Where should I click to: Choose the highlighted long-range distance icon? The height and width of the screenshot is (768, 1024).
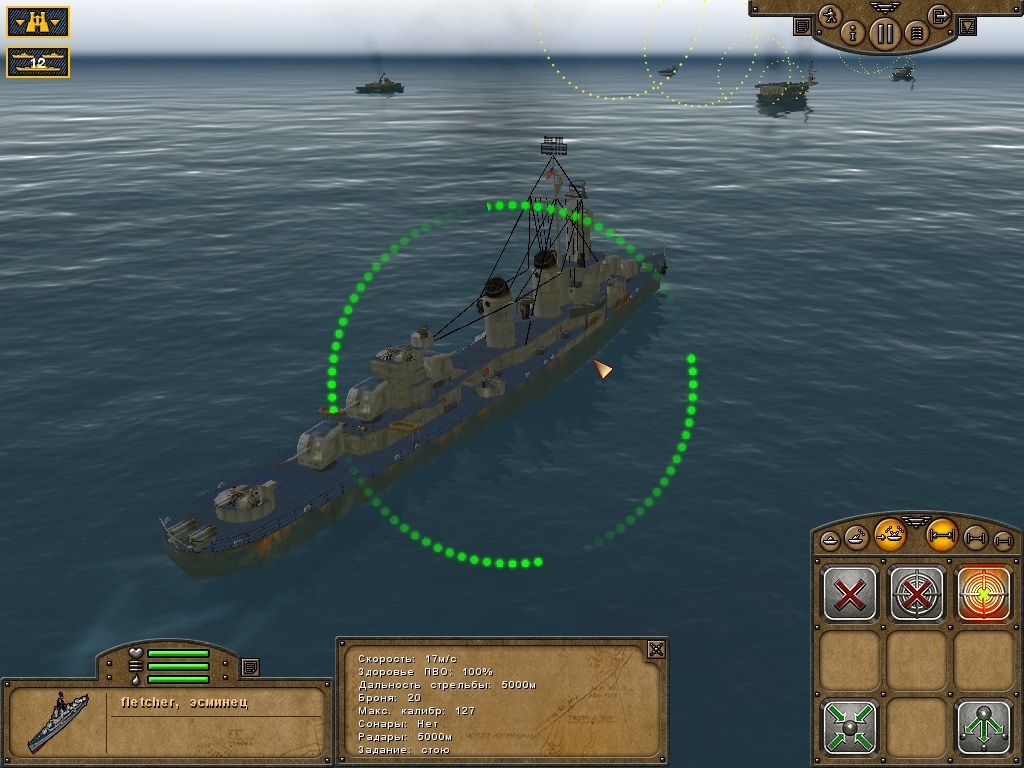[941, 535]
